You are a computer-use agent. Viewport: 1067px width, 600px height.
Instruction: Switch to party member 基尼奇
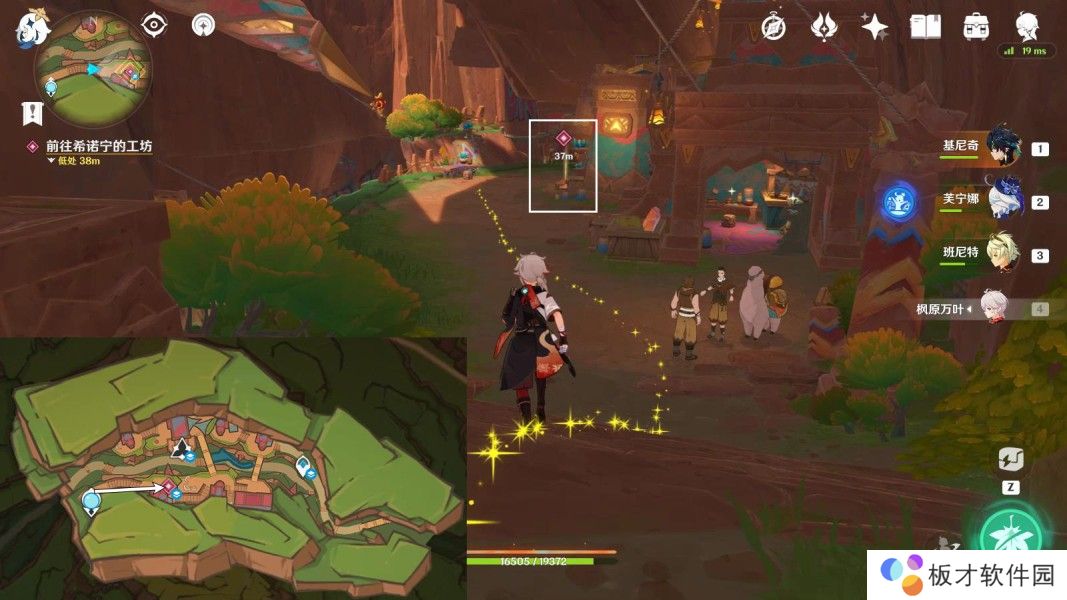pos(1002,147)
